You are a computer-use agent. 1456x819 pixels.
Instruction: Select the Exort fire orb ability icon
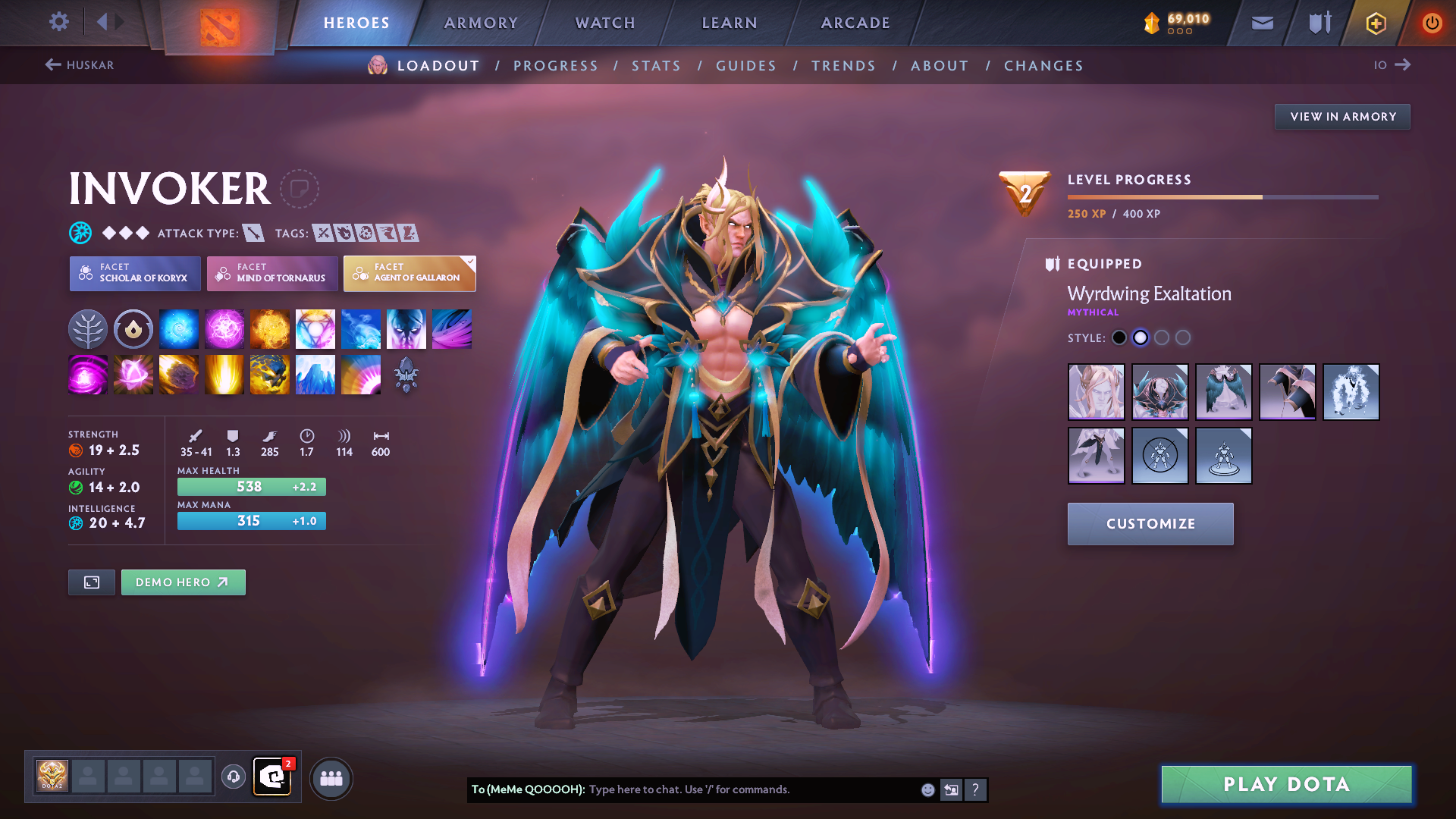(270, 328)
